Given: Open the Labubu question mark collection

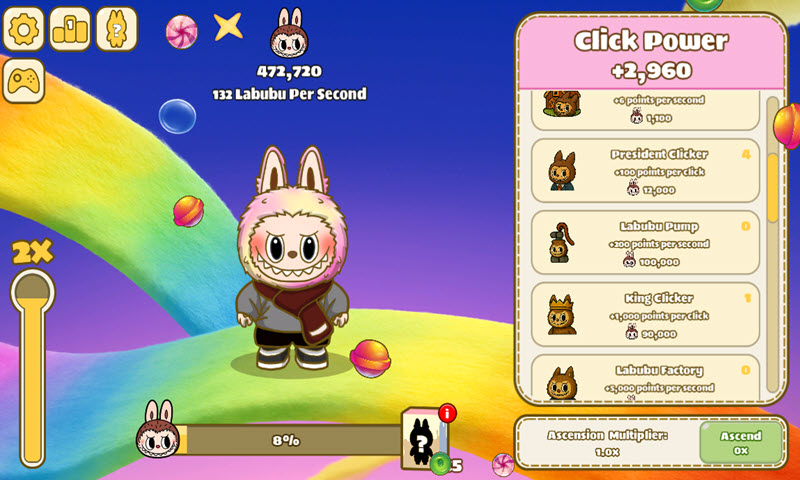Looking at the screenshot, I should (116, 29).
